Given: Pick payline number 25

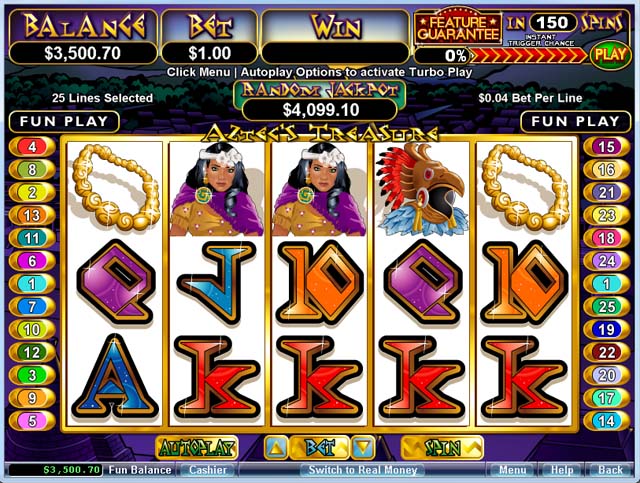Looking at the screenshot, I should click(606, 306).
